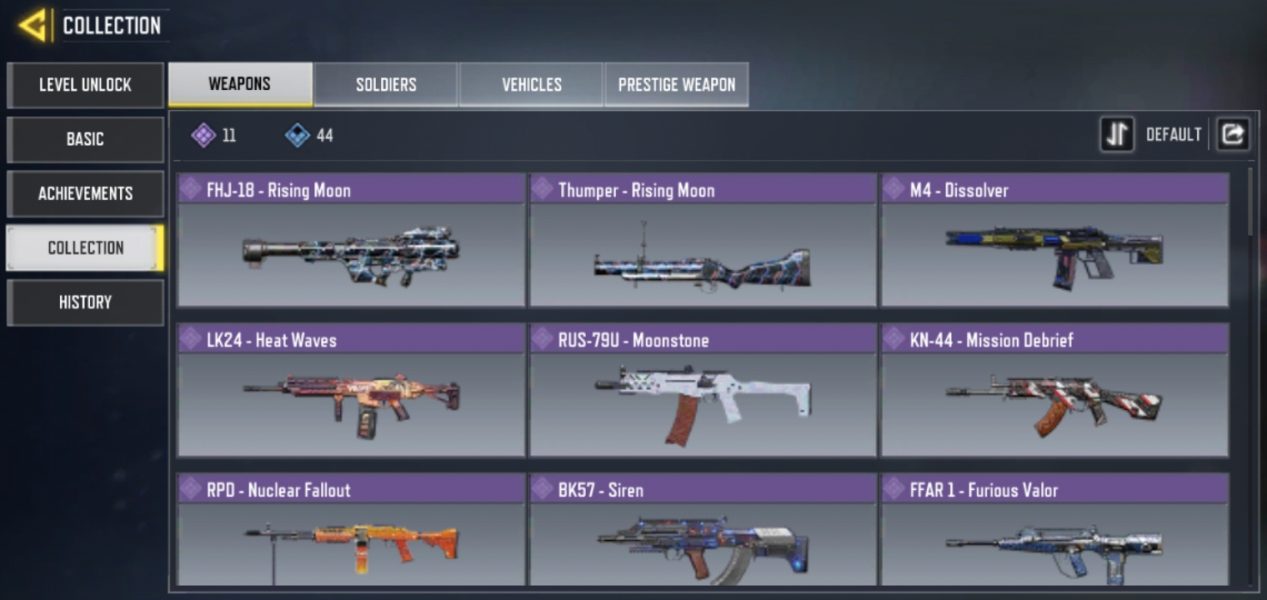
Task: Switch to the Soldiers tab
Action: tap(386, 85)
